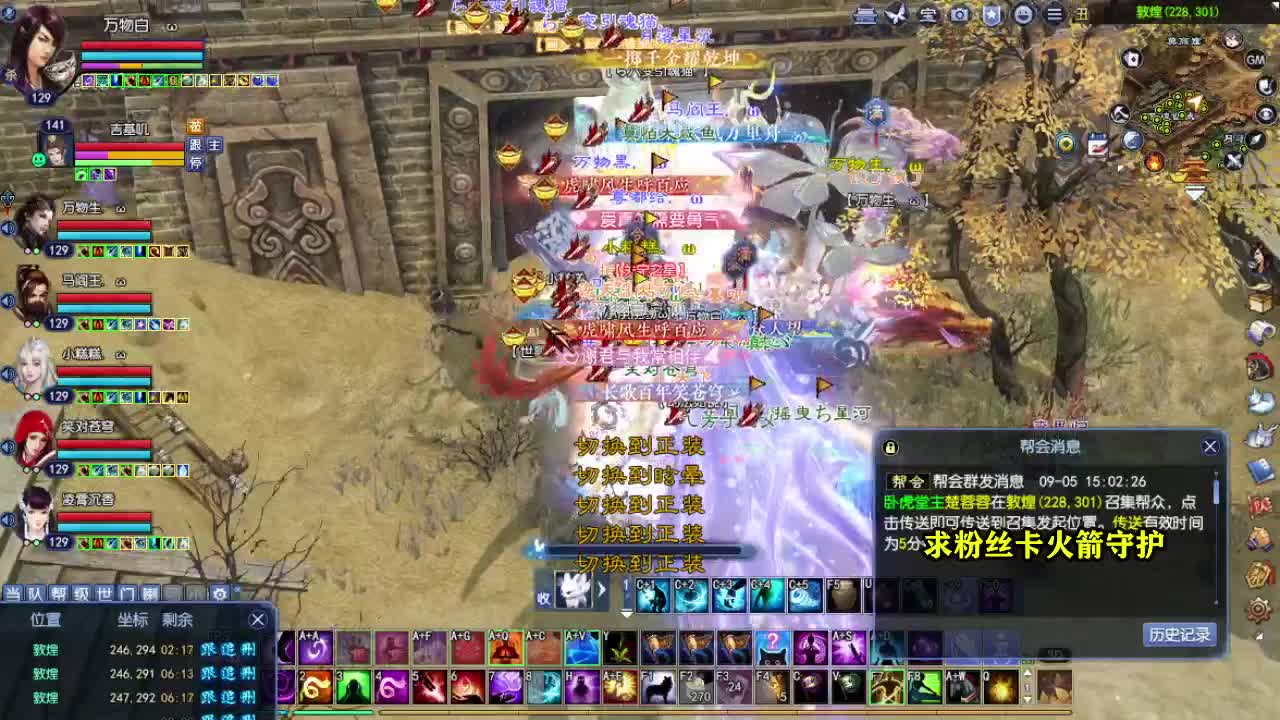This screenshot has height=720, width=1280.
Task: Open the gear settings icon on chat tab bar
Action: (218, 594)
